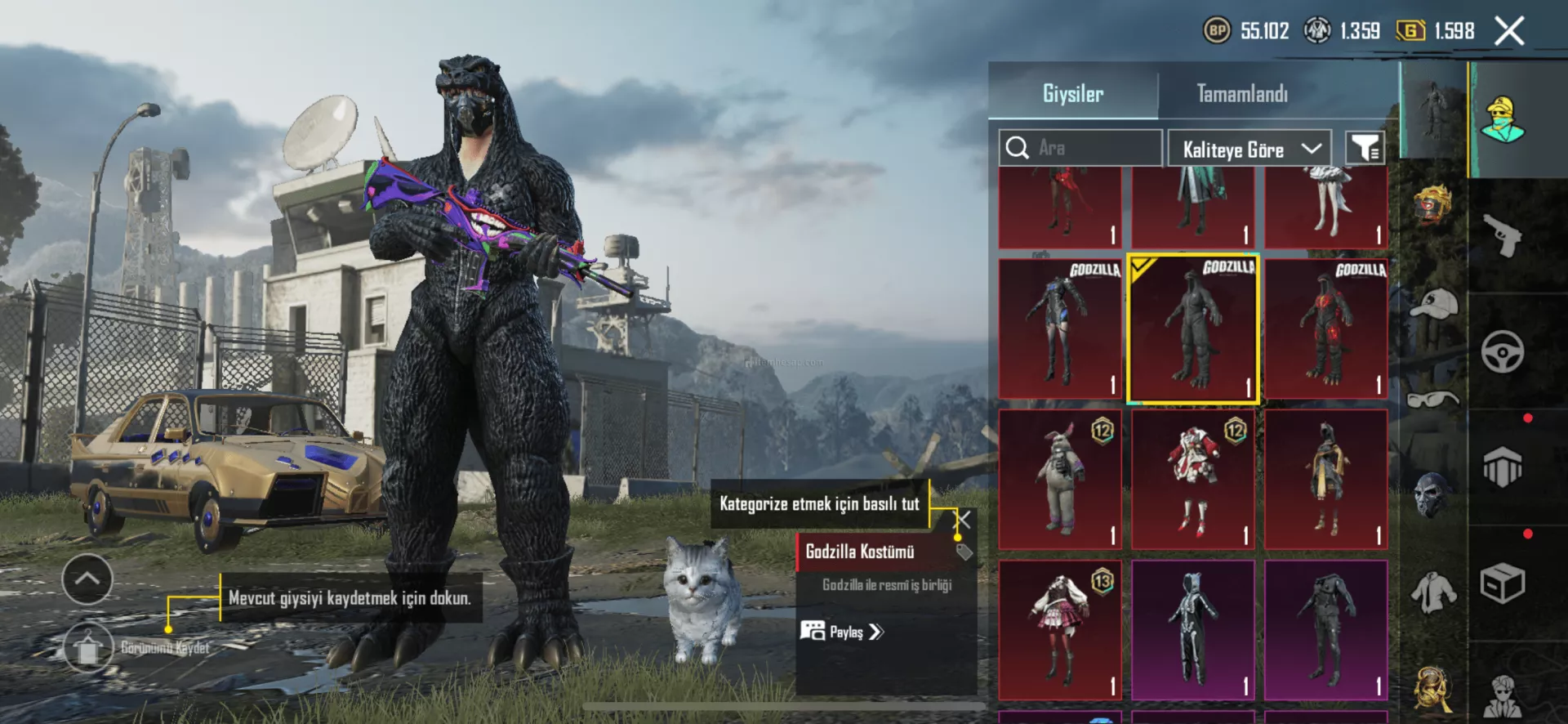The height and width of the screenshot is (724, 1568).
Task: Open the crate box category
Action: (1503, 583)
